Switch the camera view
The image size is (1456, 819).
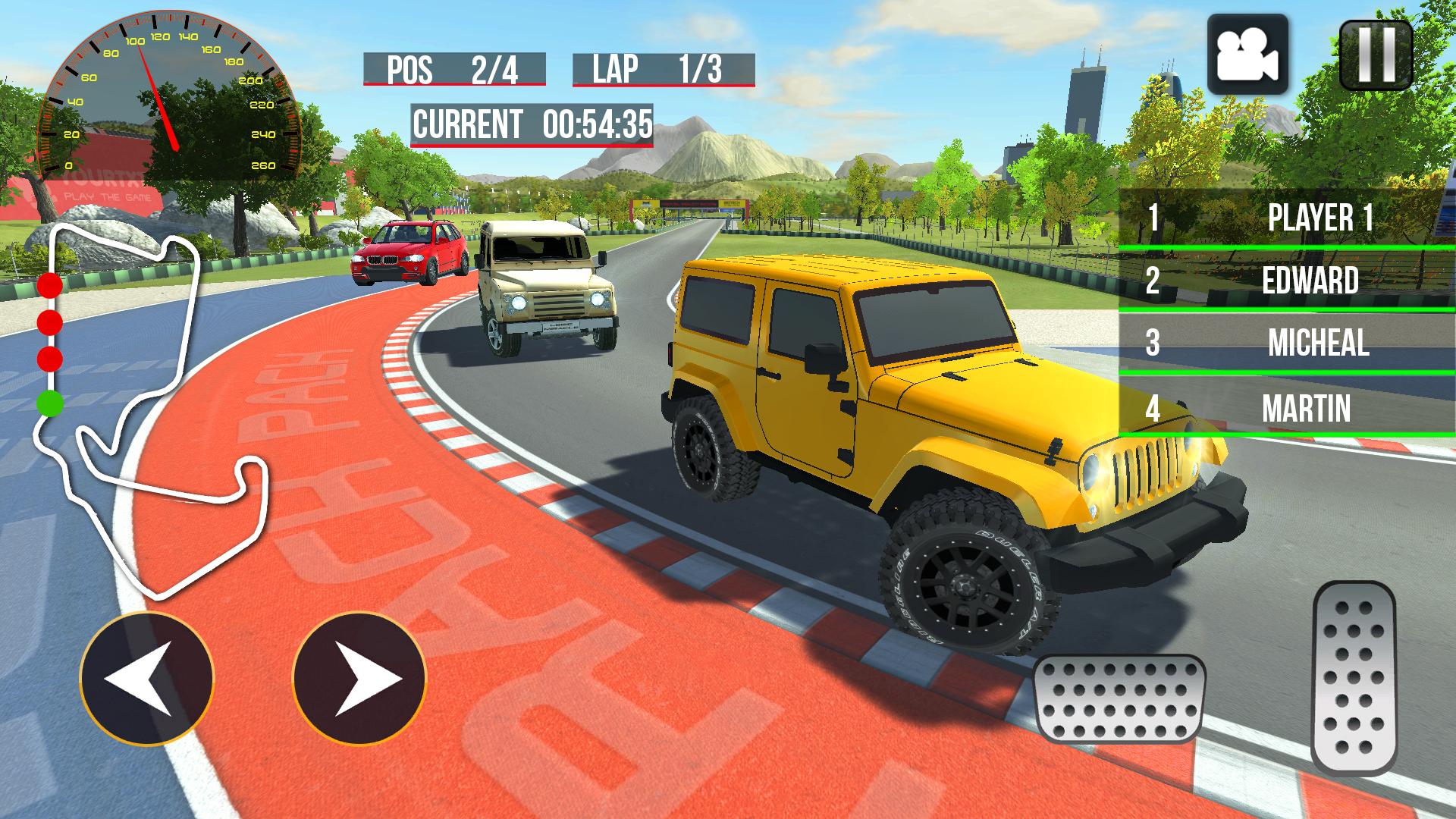1247,55
